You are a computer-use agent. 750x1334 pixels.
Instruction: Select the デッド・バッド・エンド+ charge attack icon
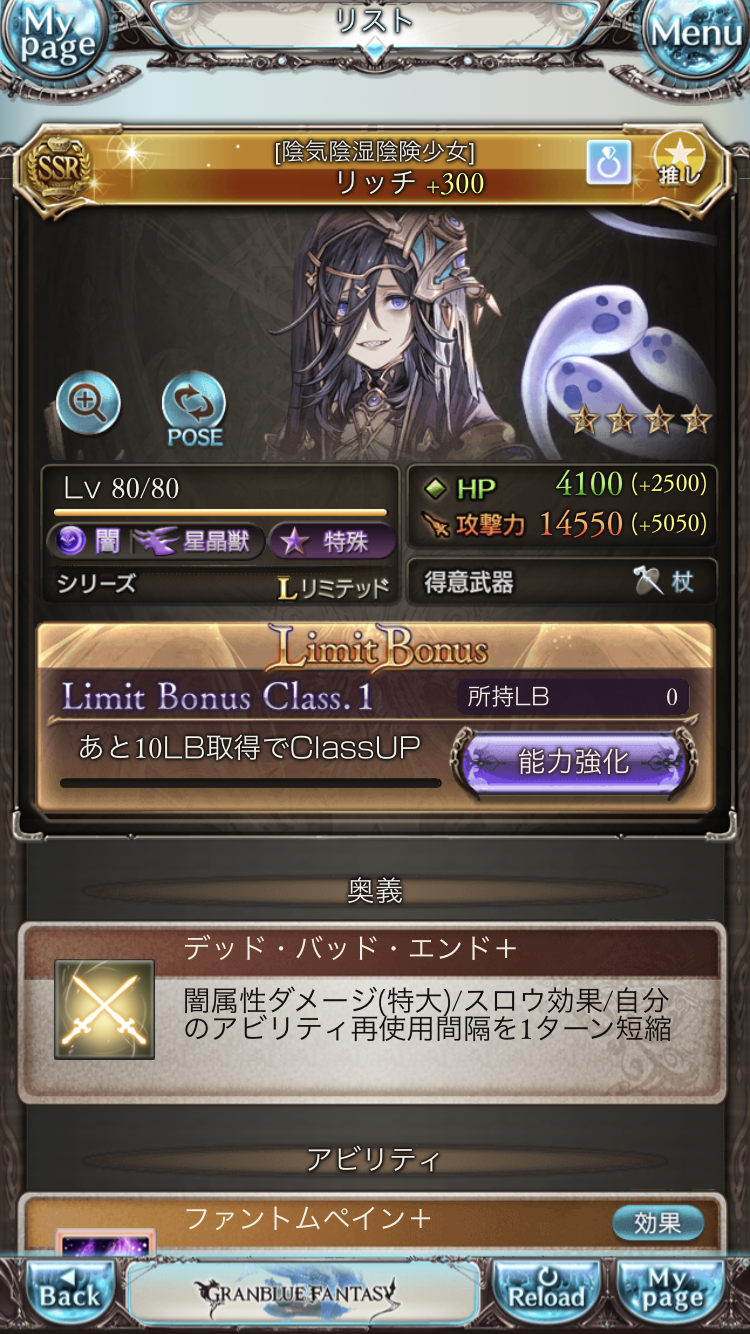[104, 1010]
